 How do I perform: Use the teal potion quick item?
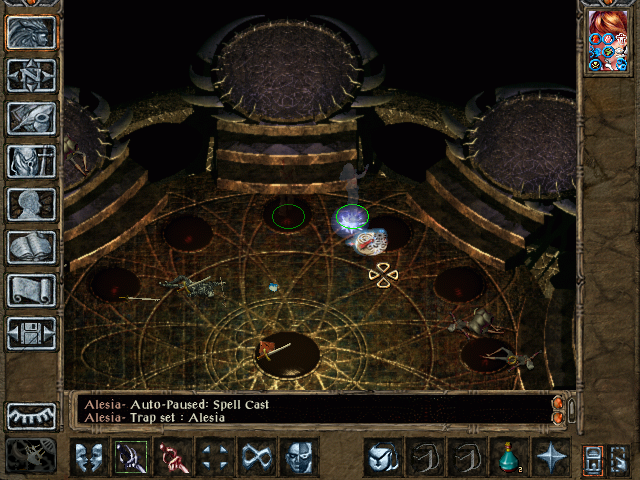[x=508, y=457]
